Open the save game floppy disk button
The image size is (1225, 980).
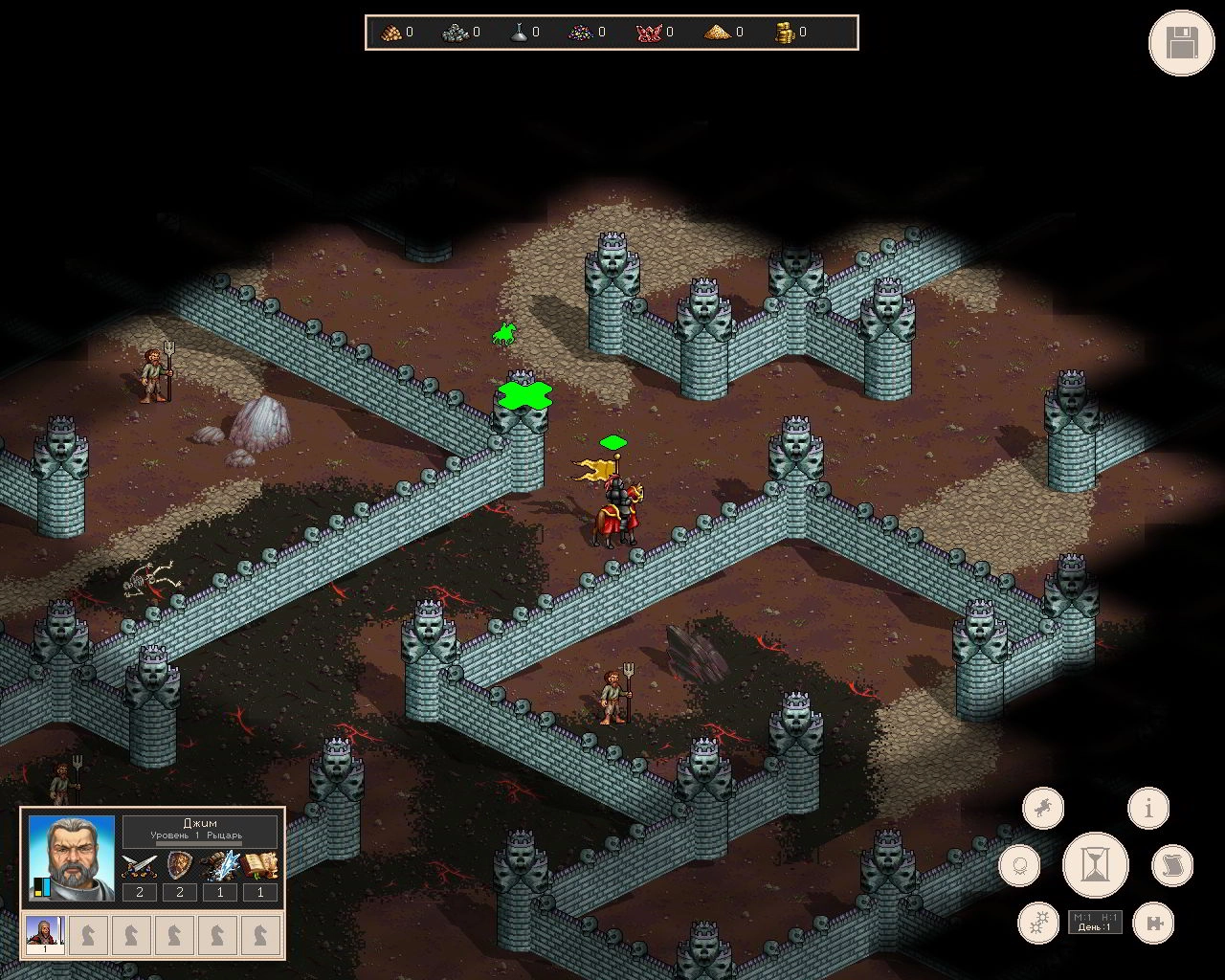point(1181,42)
